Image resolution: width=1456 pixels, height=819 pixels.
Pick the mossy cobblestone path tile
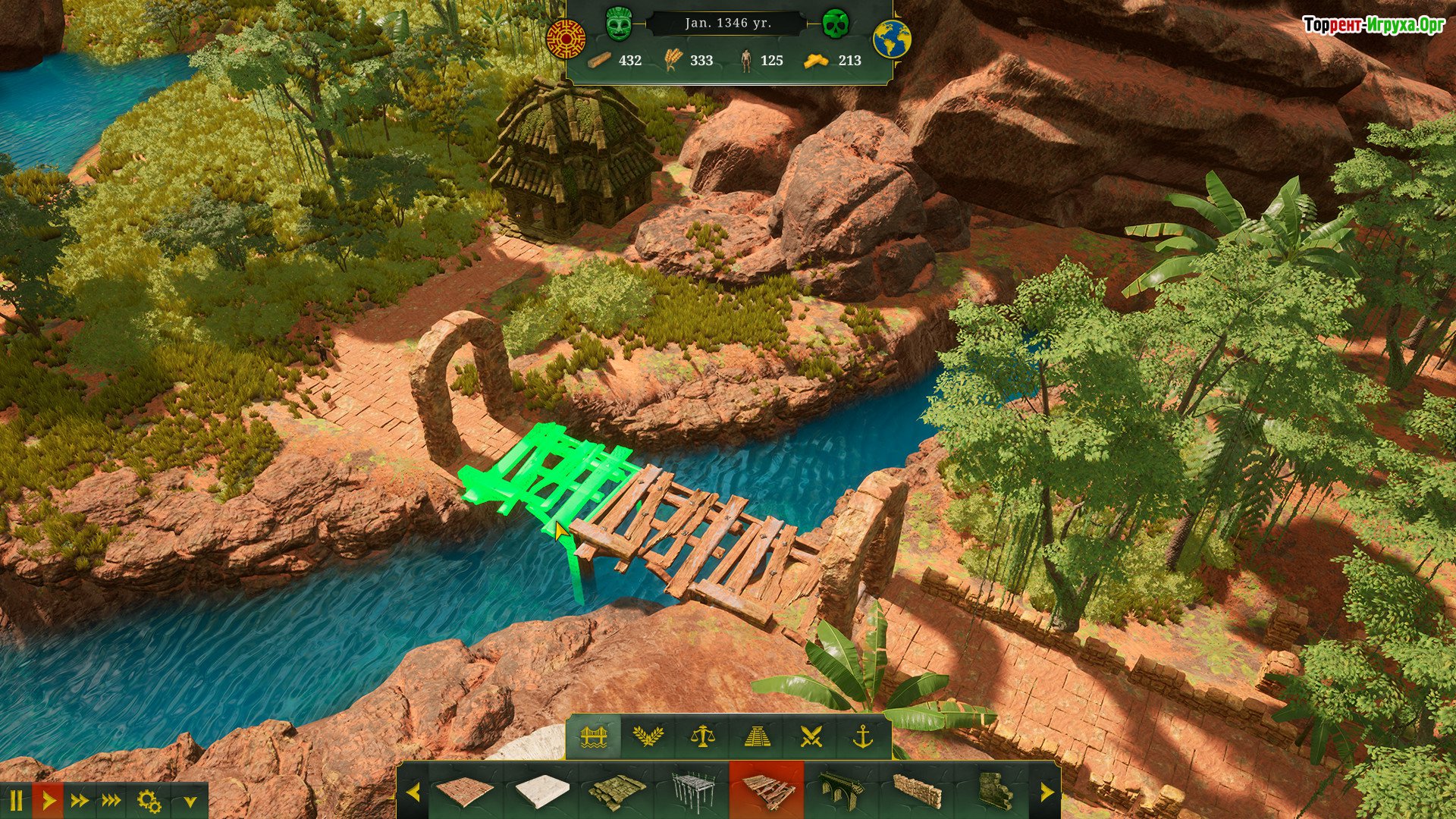click(x=617, y=792)
